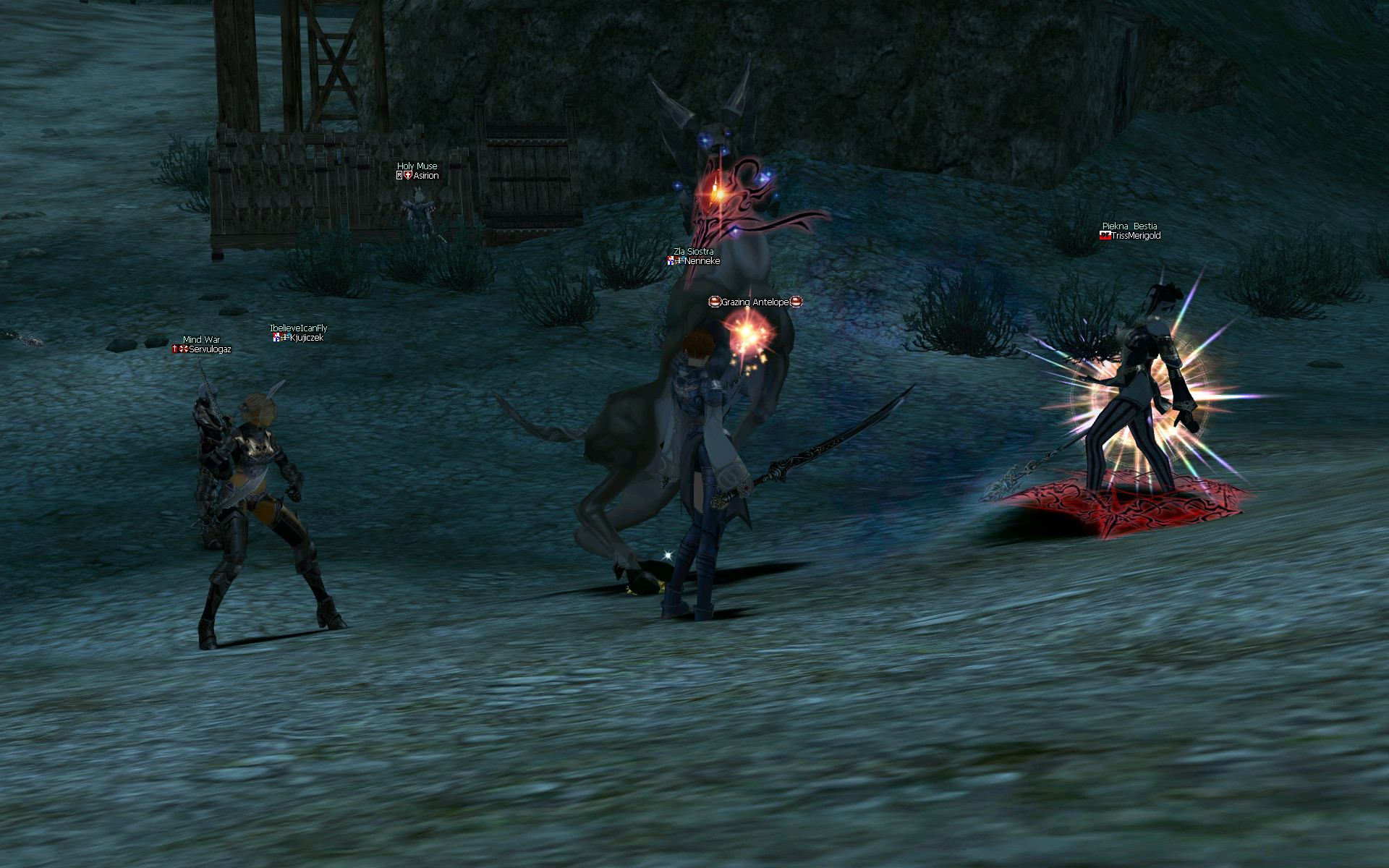The image size is (1389, 868).
Task: Choose the Kjujiczek name label
Action: (306, 338)
